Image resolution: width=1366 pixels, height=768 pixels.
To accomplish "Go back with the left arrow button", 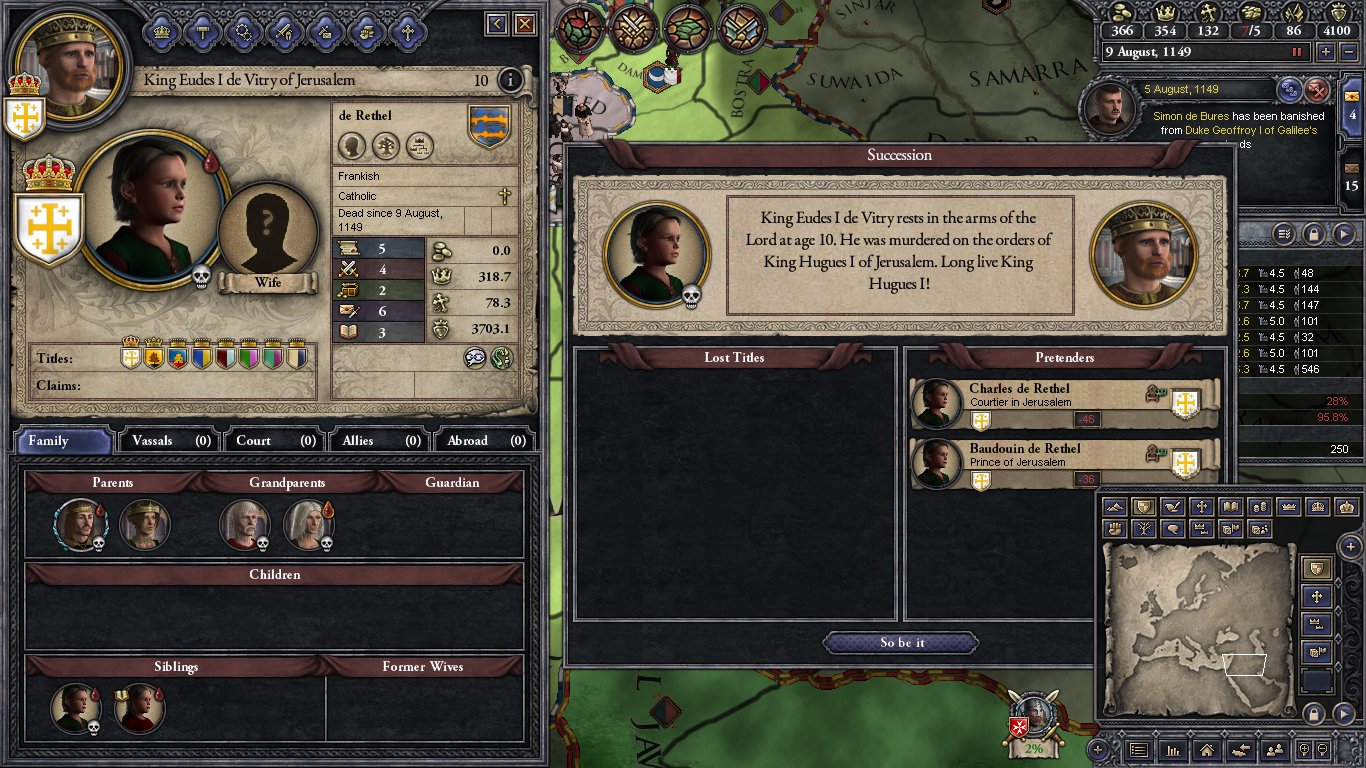I will pyautogui.click(x=496, y=24).
